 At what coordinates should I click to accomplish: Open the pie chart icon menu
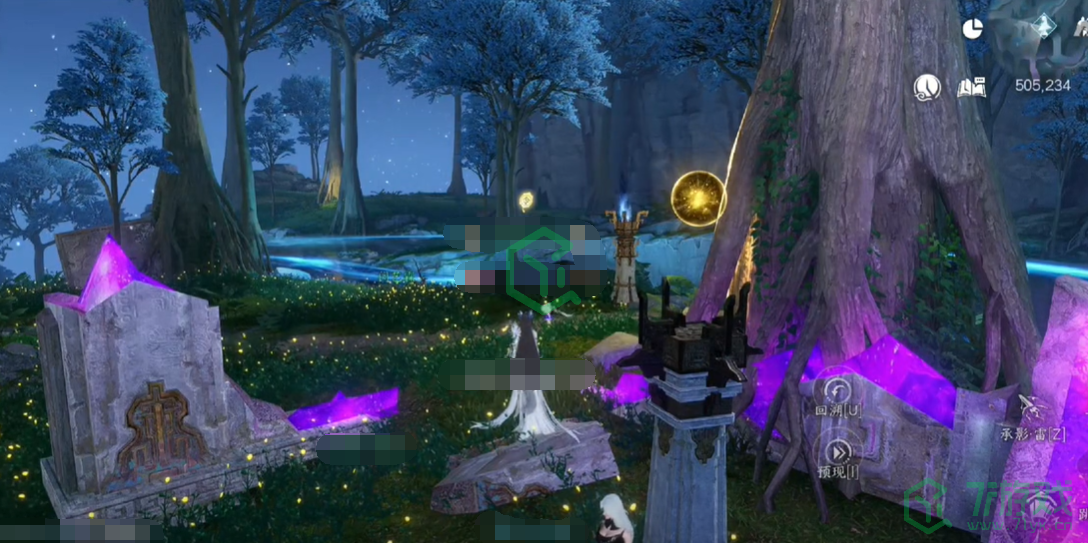coord(972,29)
